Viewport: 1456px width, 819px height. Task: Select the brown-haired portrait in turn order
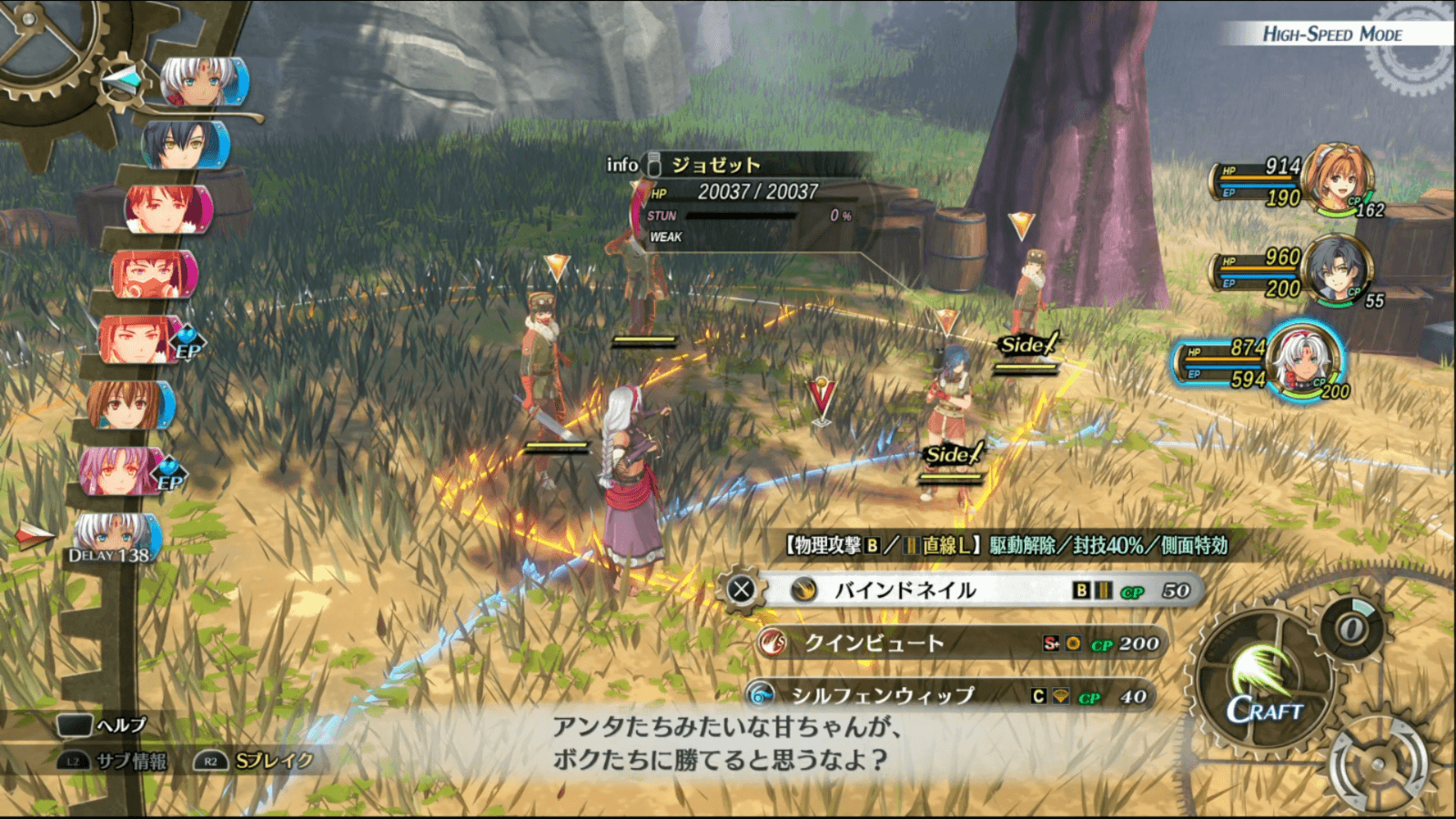[127, 405]
